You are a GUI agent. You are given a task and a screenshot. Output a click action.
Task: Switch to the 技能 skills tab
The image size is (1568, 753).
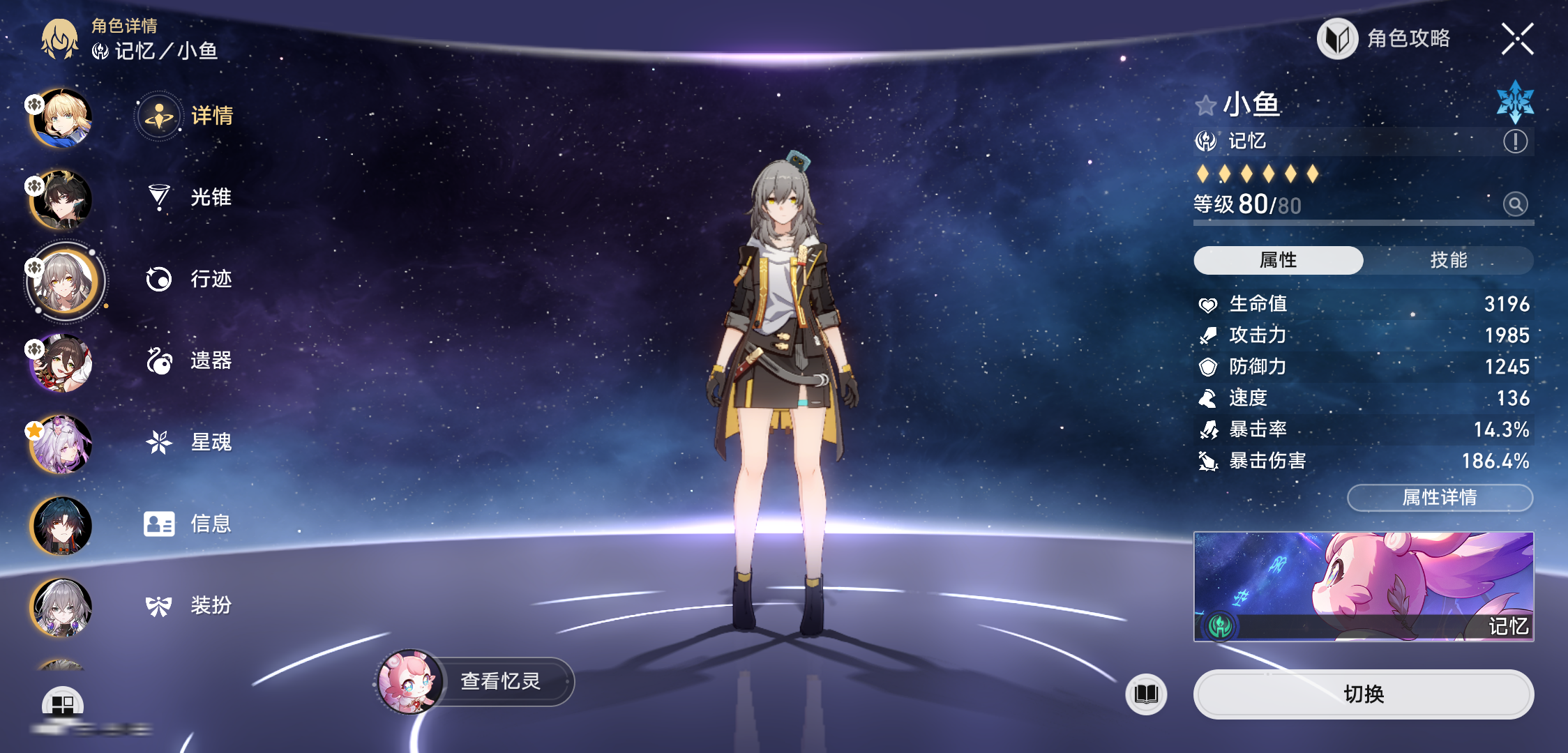[1449, 260]
